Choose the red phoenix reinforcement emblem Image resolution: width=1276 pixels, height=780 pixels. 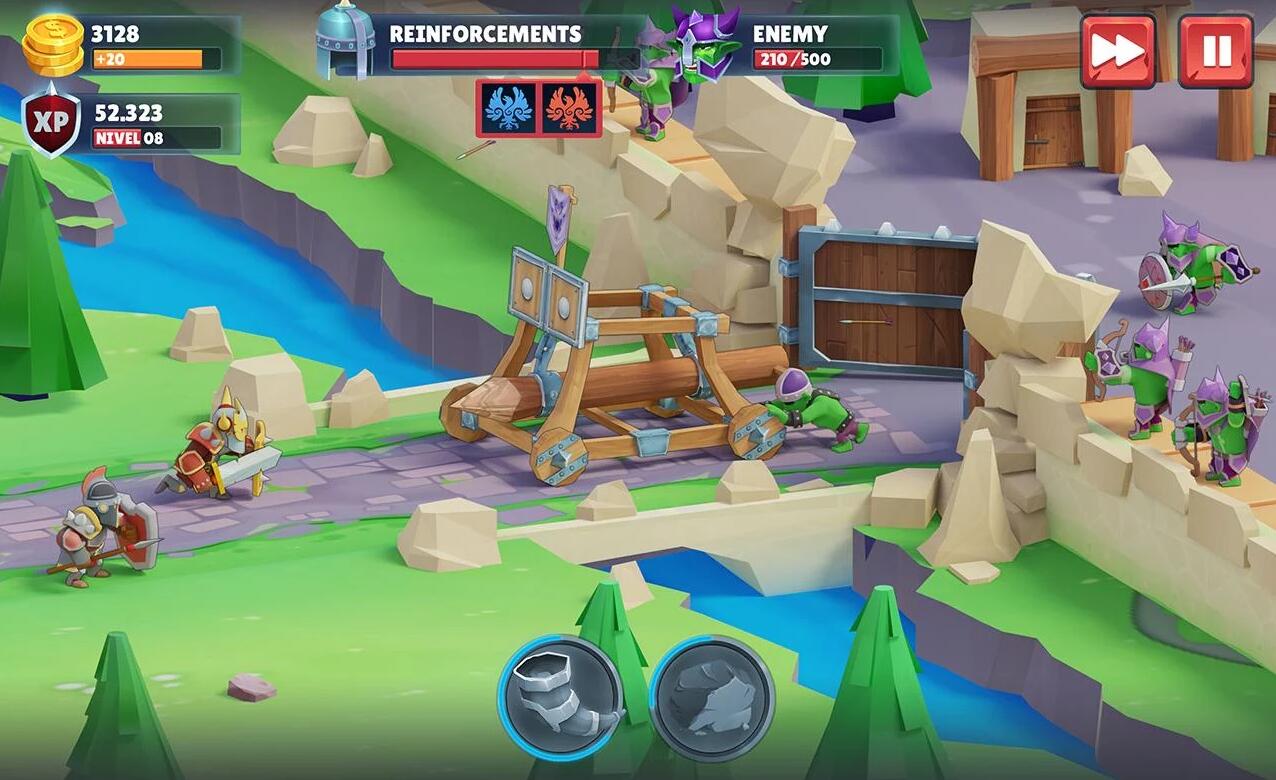(569, 107)
